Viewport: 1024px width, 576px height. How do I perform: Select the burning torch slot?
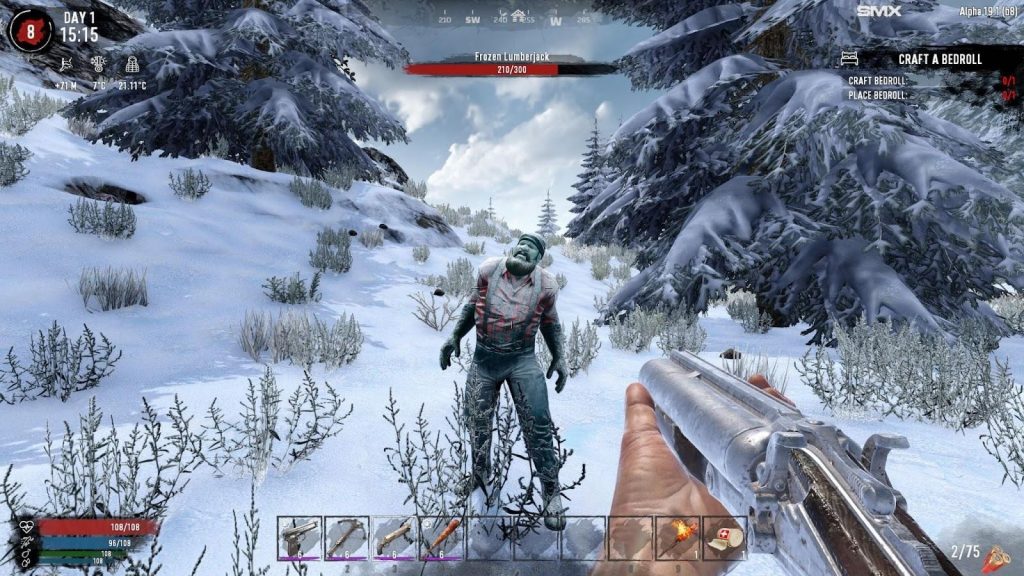tap(679, 538)
